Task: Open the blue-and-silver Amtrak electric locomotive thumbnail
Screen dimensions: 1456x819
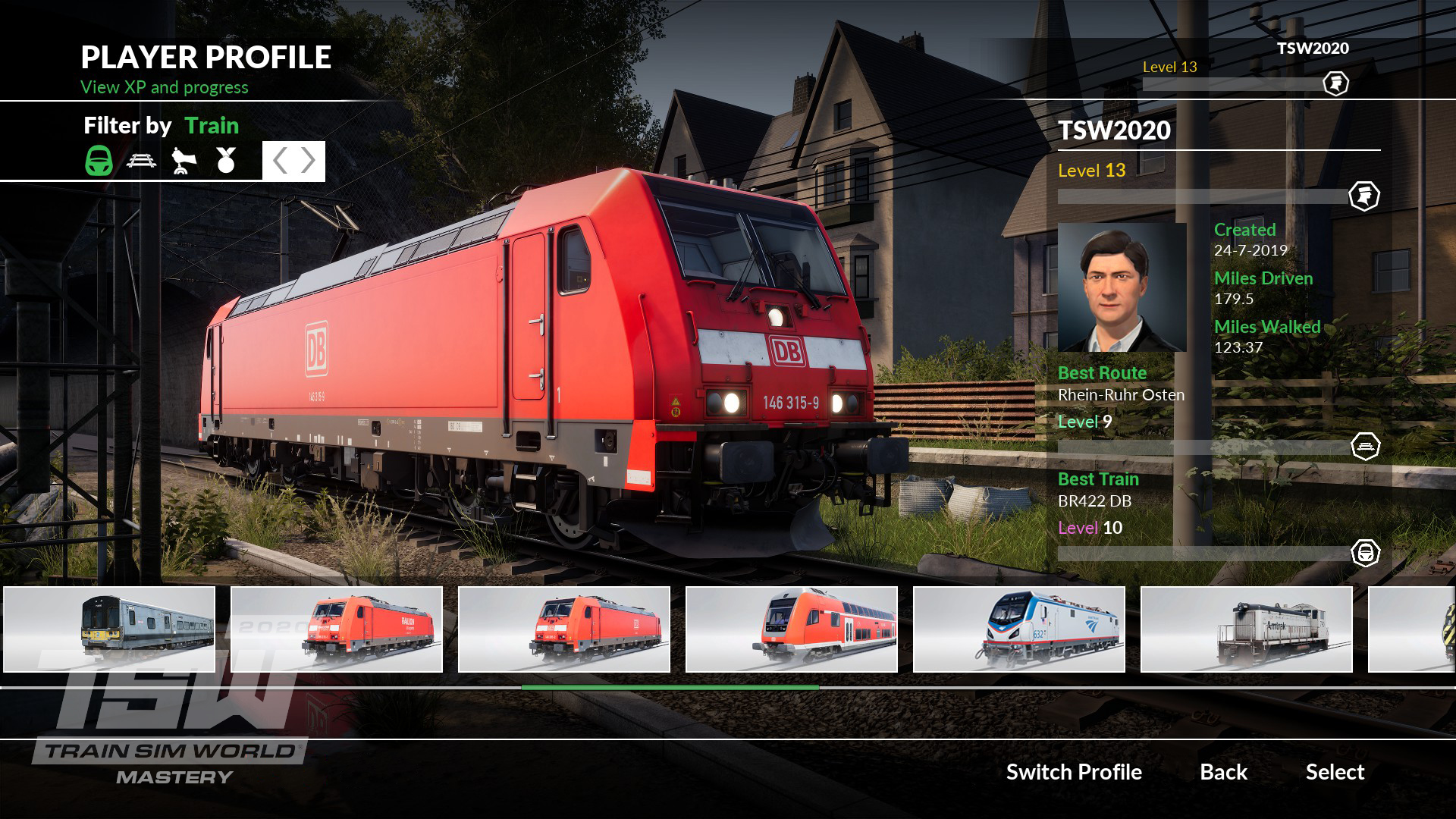Action: (x=1019, y=629)
